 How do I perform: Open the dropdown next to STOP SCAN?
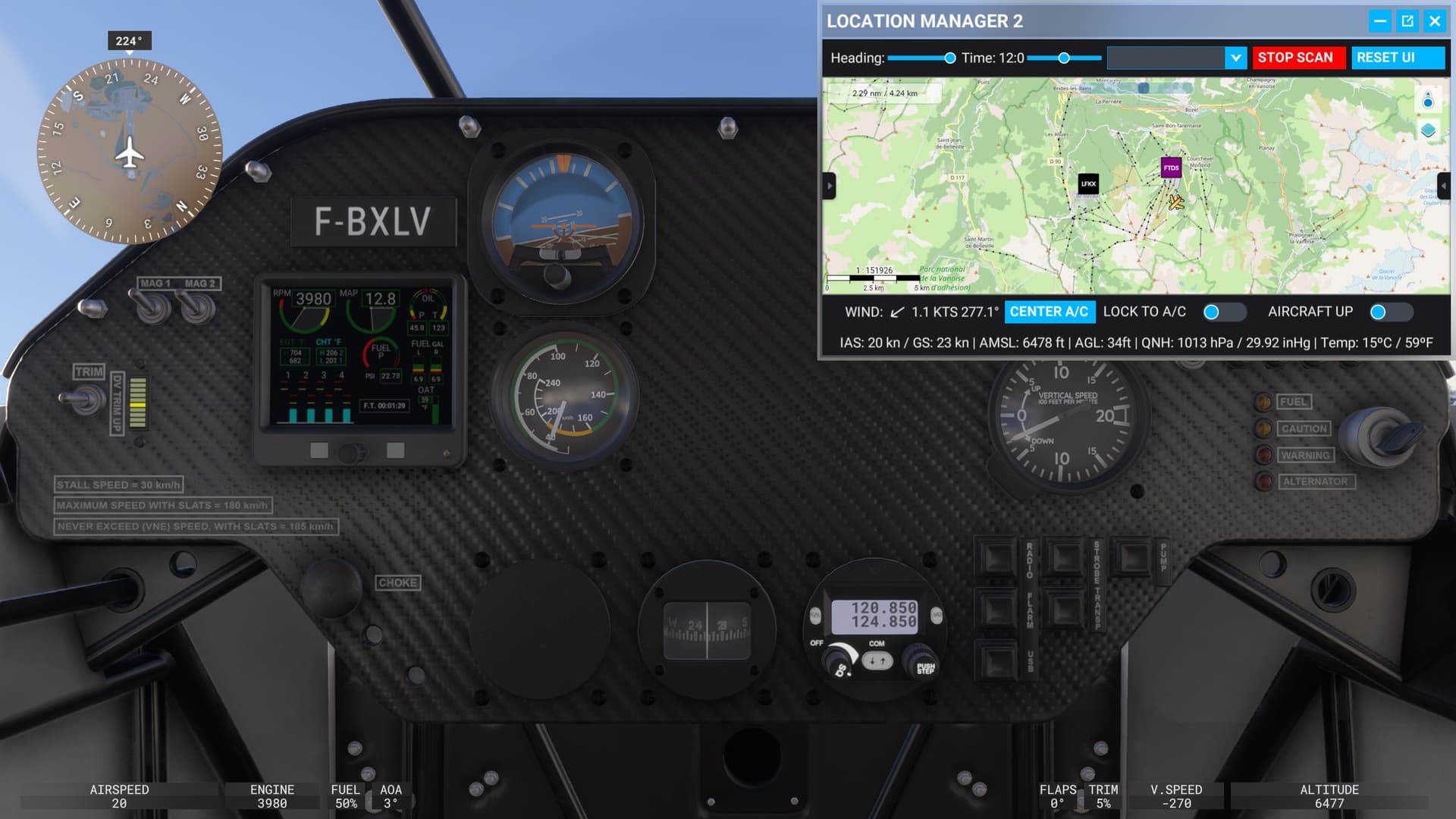pos(1236,58)
